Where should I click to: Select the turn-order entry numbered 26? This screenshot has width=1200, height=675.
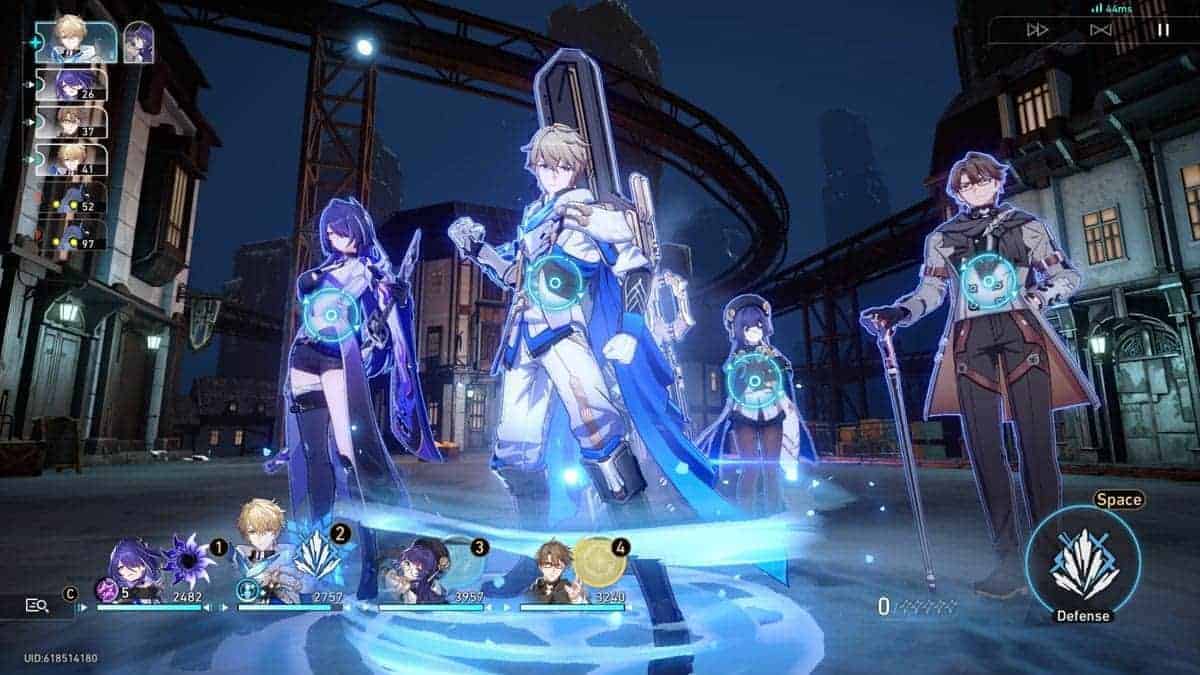(71, 84)
